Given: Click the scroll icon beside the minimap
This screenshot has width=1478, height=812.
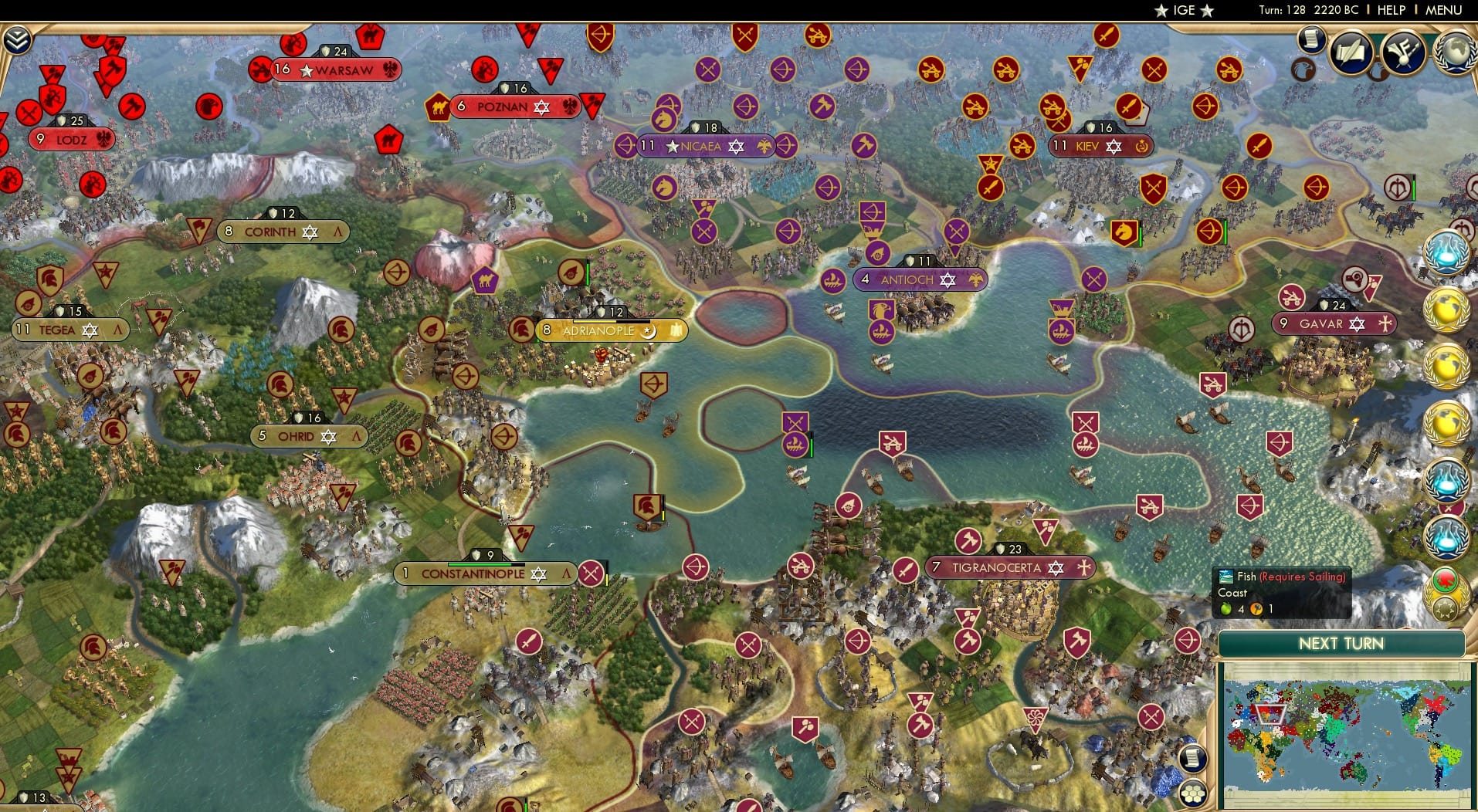Looking at the screenshot, I should 1193,760.
